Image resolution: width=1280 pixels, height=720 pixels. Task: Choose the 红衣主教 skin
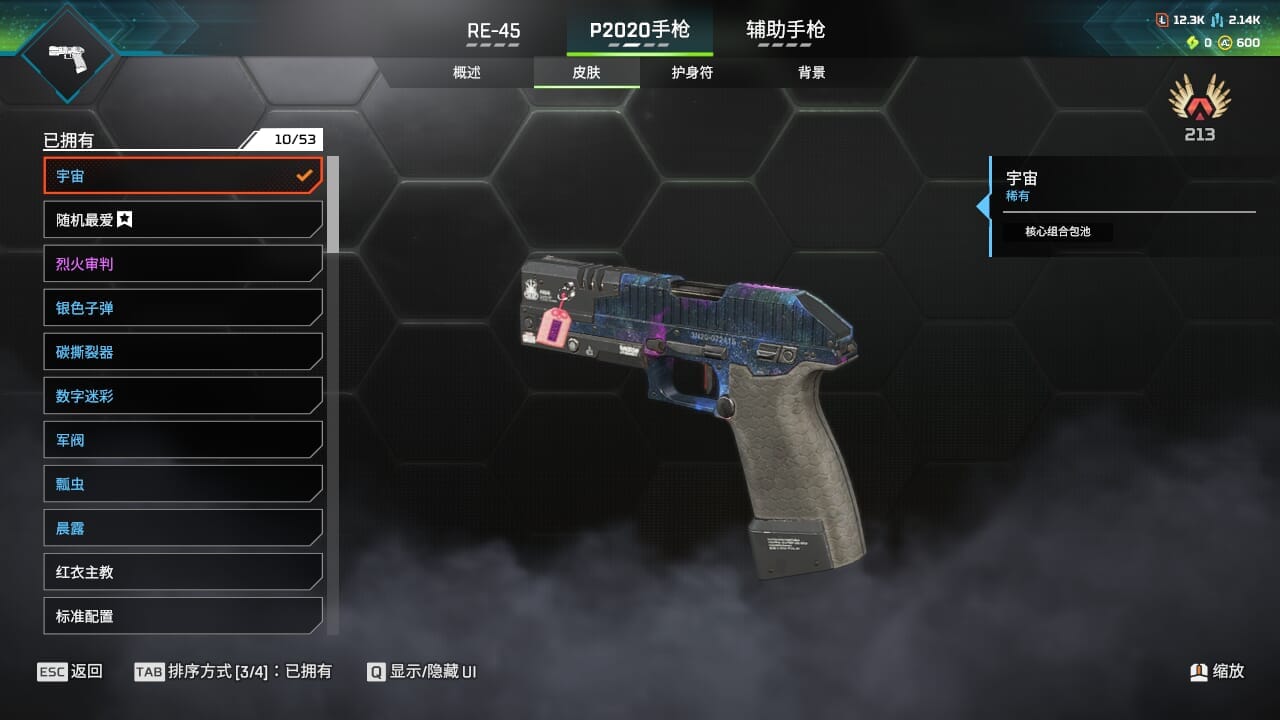click(x=183, y=572)
